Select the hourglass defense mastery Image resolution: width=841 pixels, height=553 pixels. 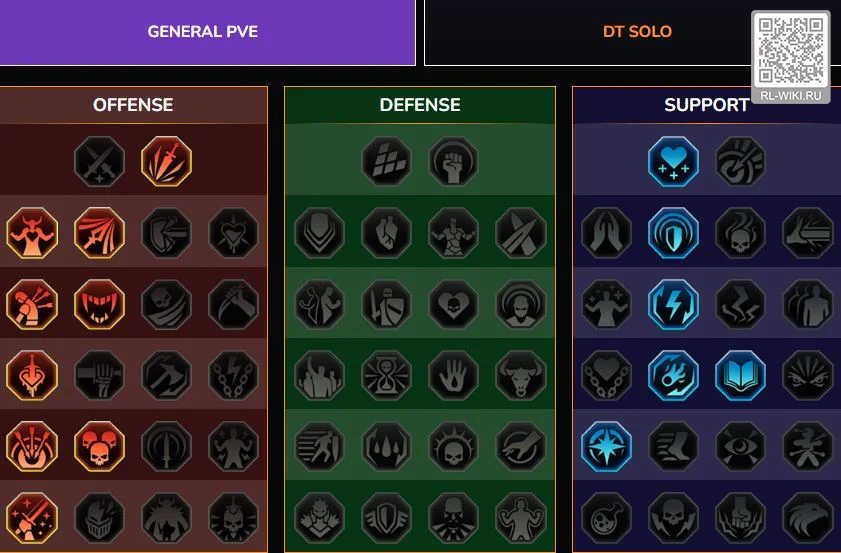(x=387, y=375)
